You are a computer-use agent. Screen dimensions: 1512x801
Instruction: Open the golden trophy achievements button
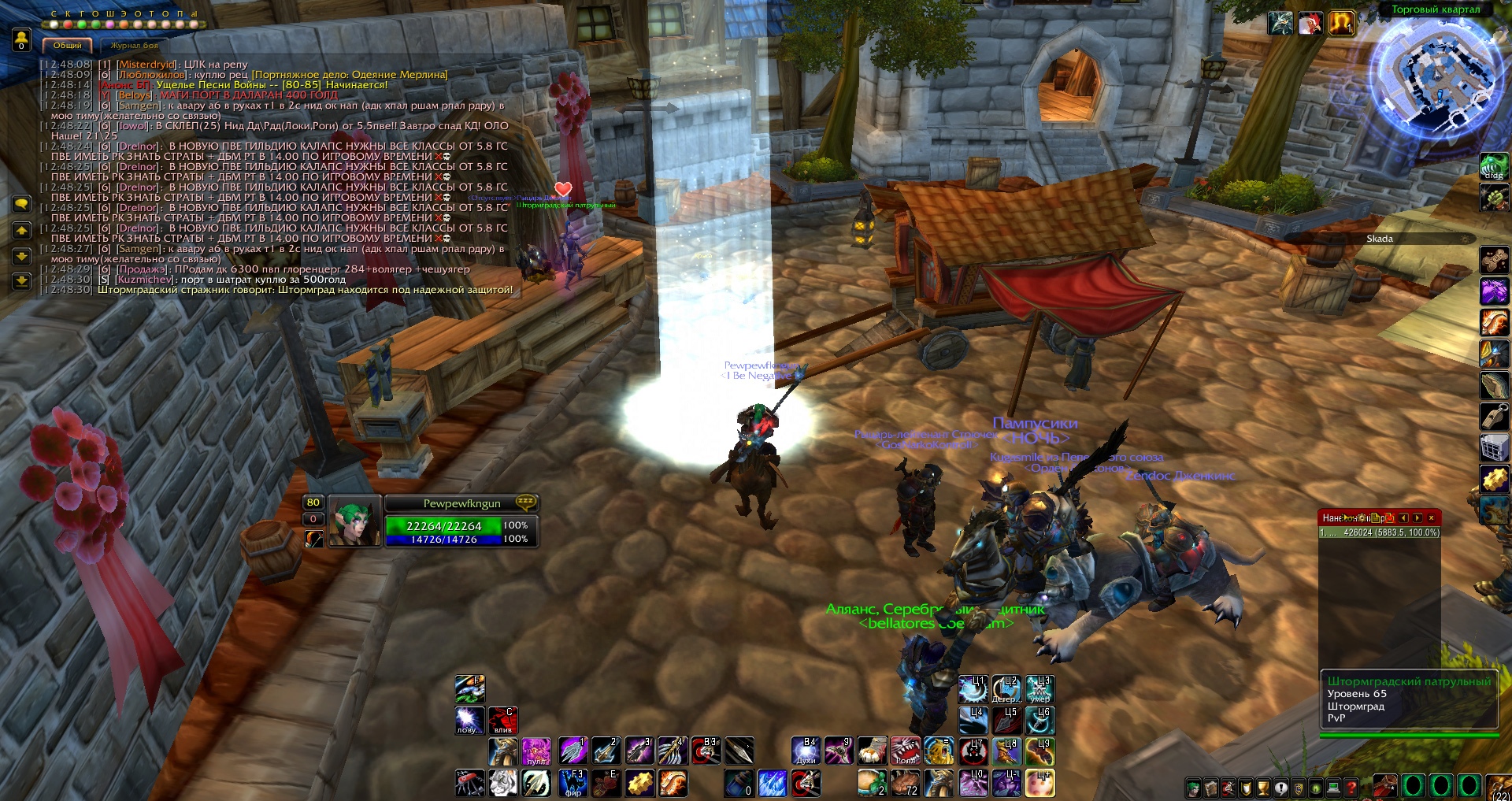coord(1263,787)
